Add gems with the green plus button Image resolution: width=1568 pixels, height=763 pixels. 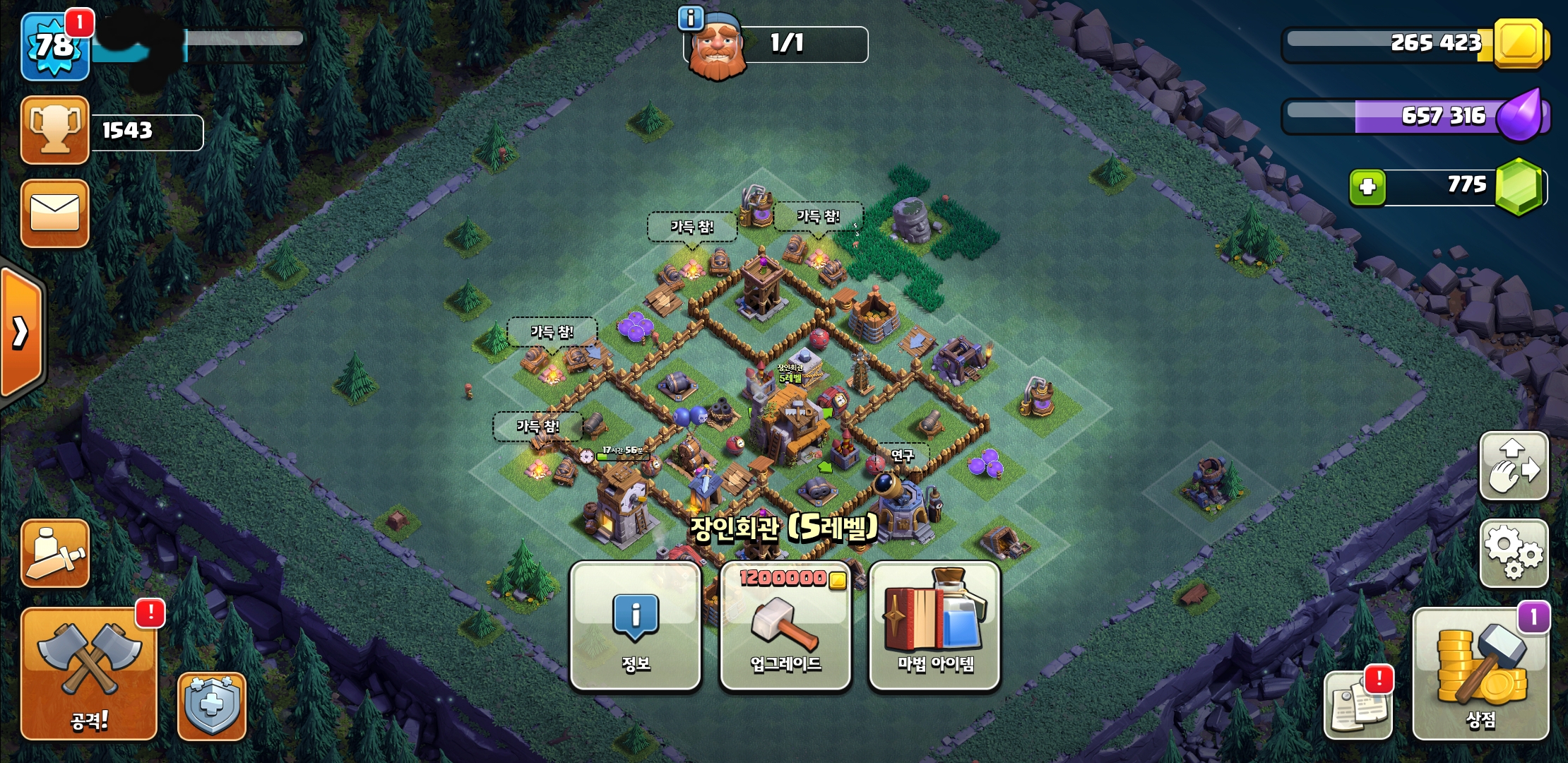(x=1367, y=187)
